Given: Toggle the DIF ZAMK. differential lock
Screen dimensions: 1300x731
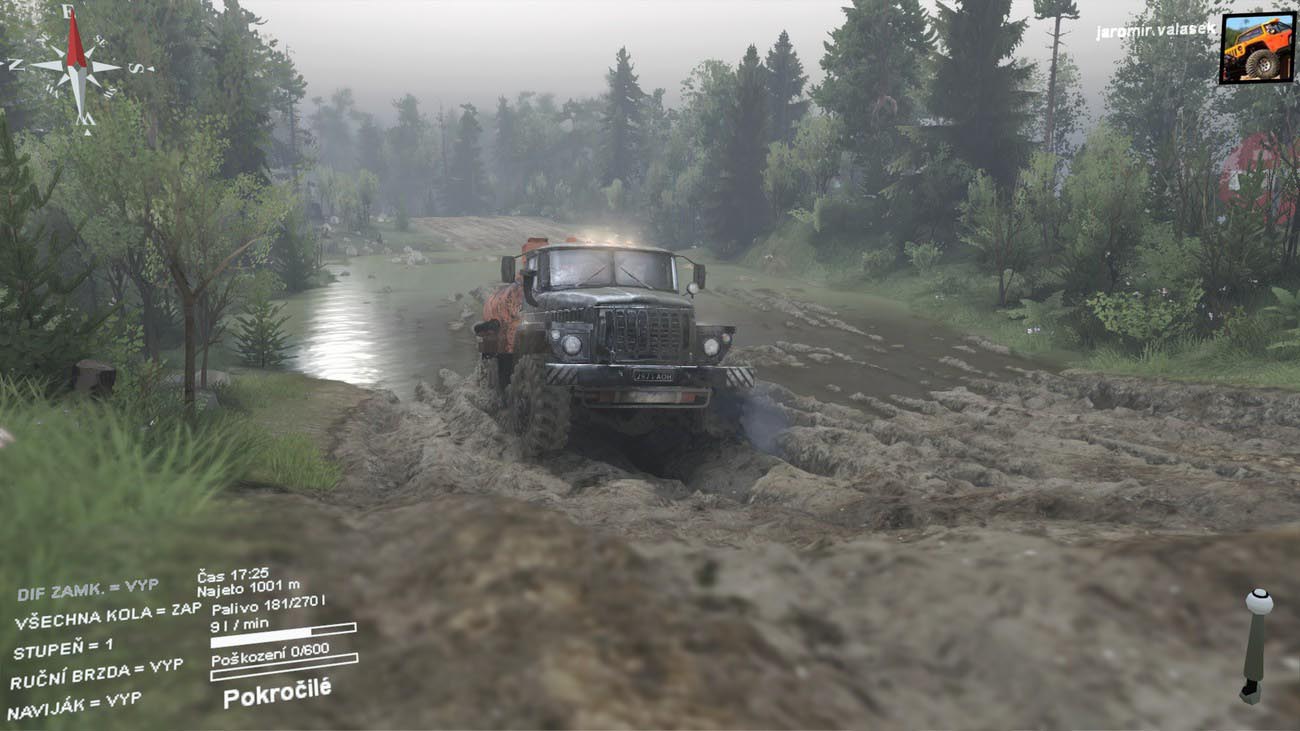Looking at the screenshot, I should tap(88, 590).
